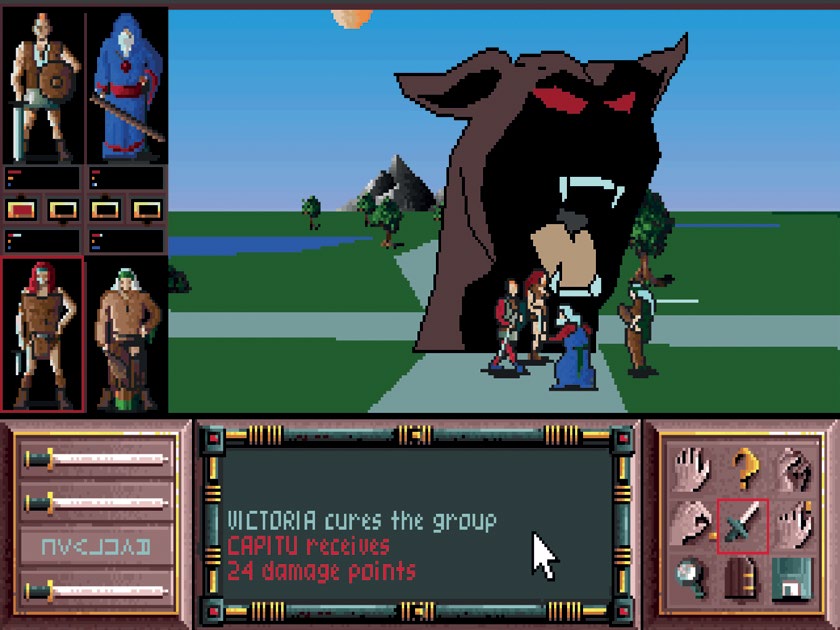Activate the magnifying glass examine icon
The height and width of the screenshot is (630, 840).
click(691, 578)
